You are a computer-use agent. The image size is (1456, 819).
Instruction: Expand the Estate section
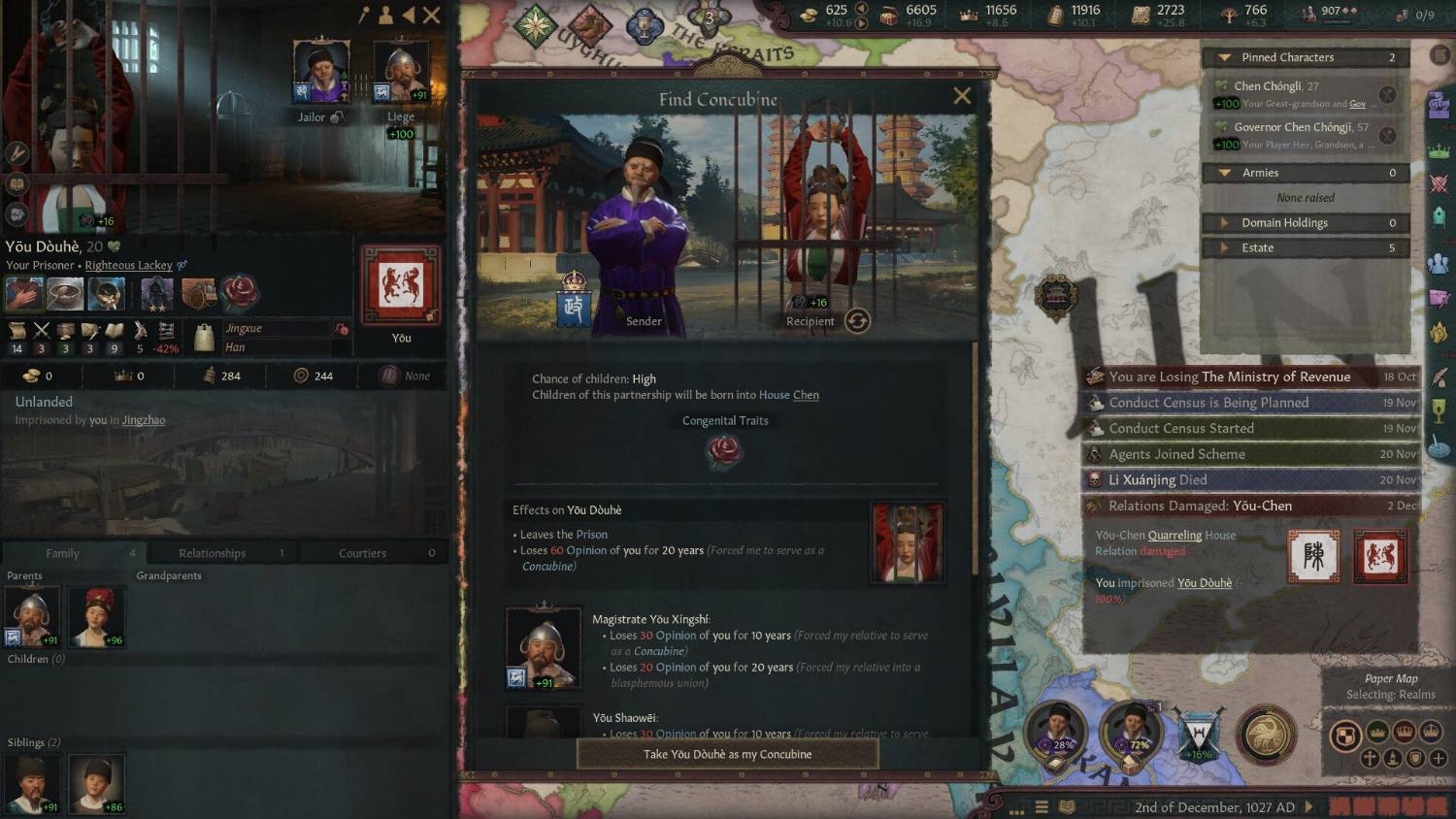(1225, 248)
